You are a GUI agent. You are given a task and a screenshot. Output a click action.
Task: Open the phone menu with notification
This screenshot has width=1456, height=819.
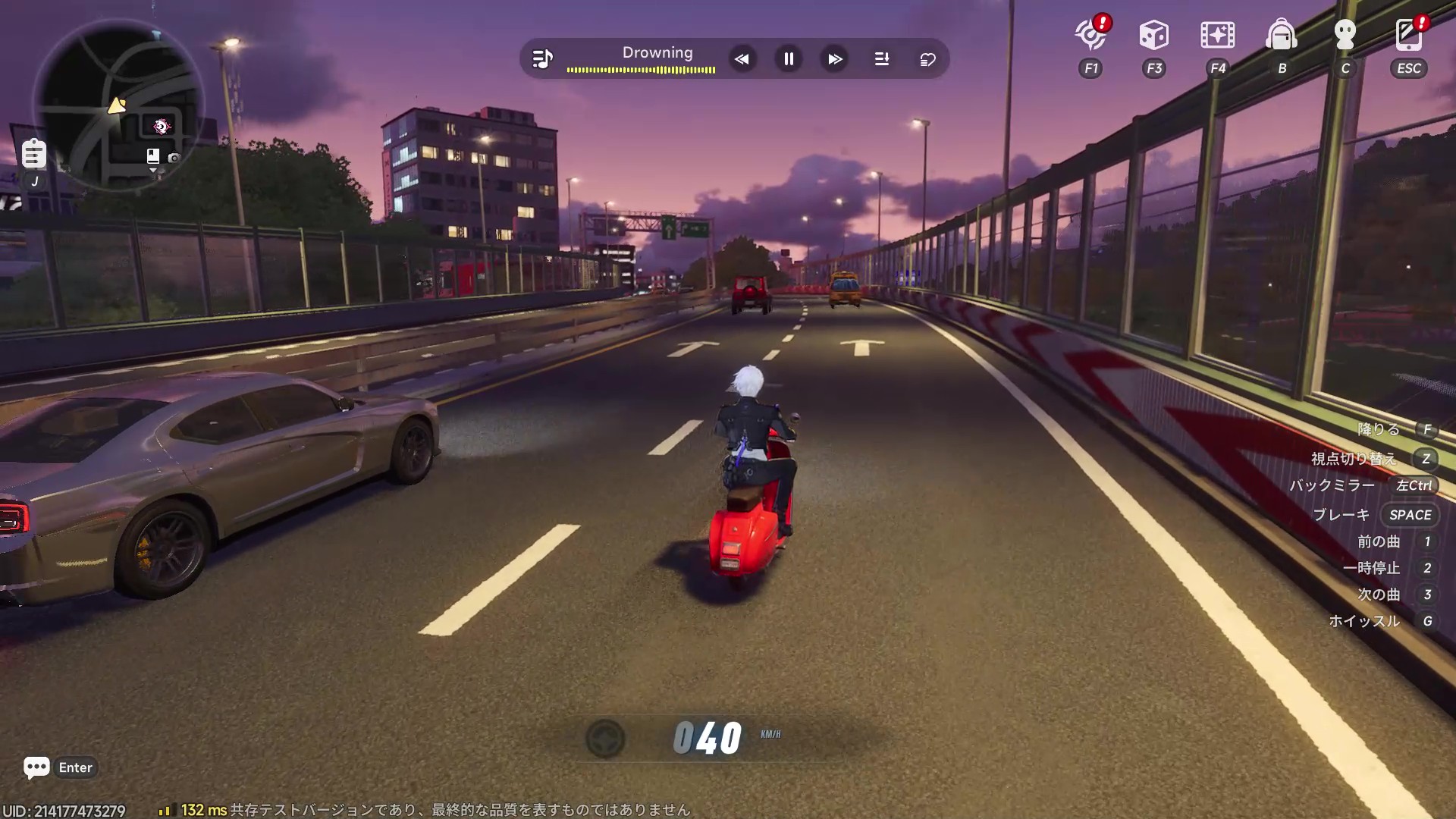1409,35
